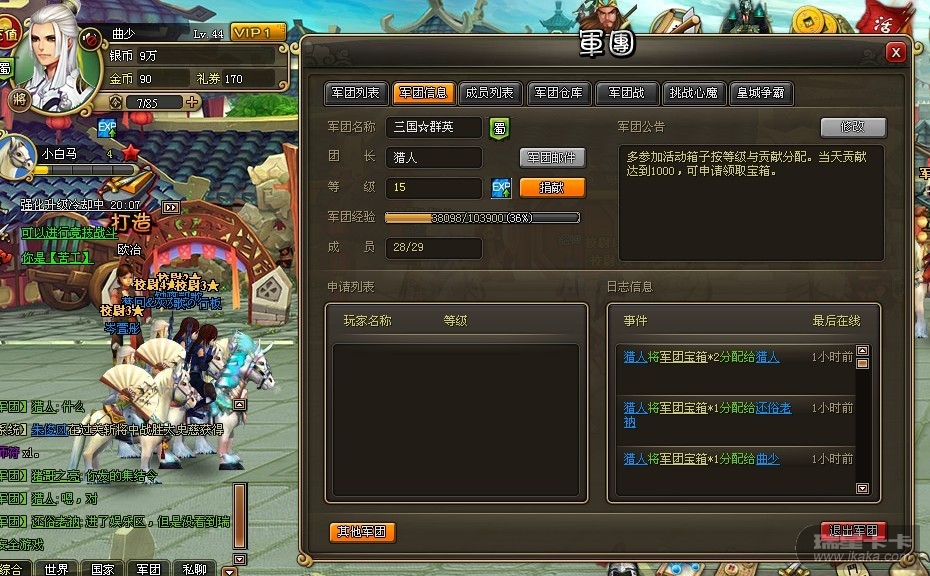
Task: Select the 军团战 tab
Action: click(626, 93)
